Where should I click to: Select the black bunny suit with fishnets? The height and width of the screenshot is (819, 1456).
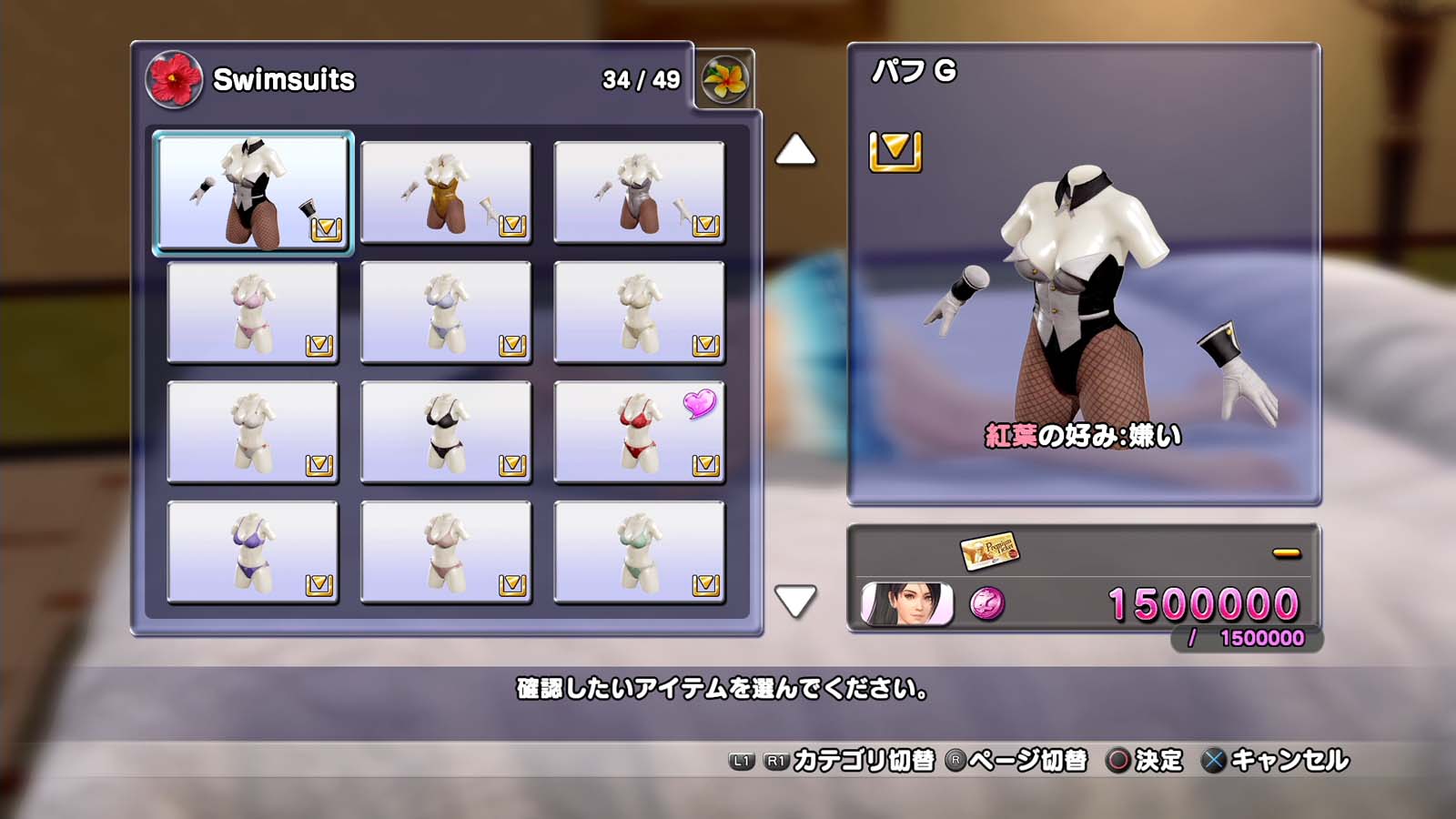coord(253,192)
